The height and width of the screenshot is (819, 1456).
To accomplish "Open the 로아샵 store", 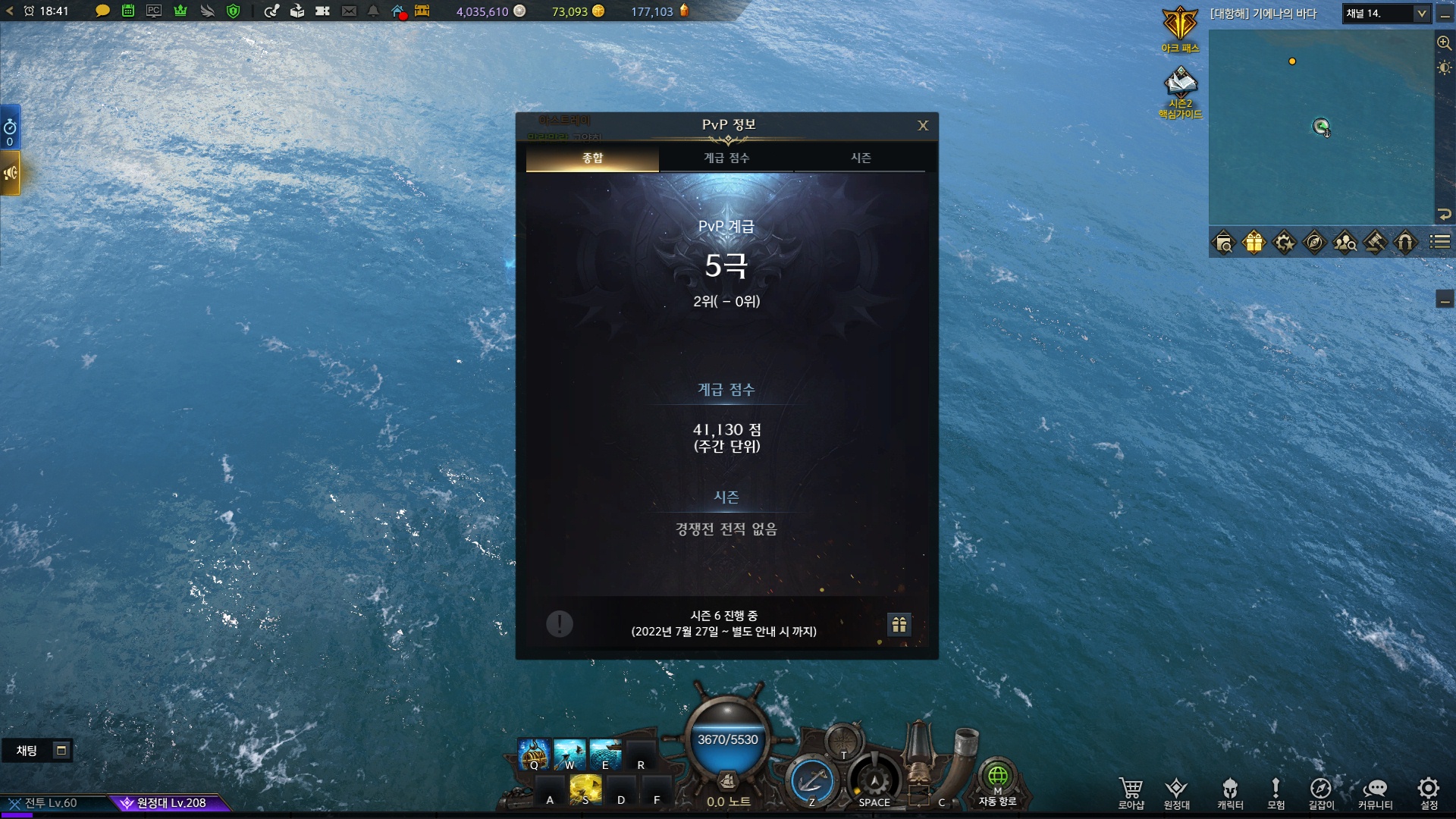I will click(1131, 791).
